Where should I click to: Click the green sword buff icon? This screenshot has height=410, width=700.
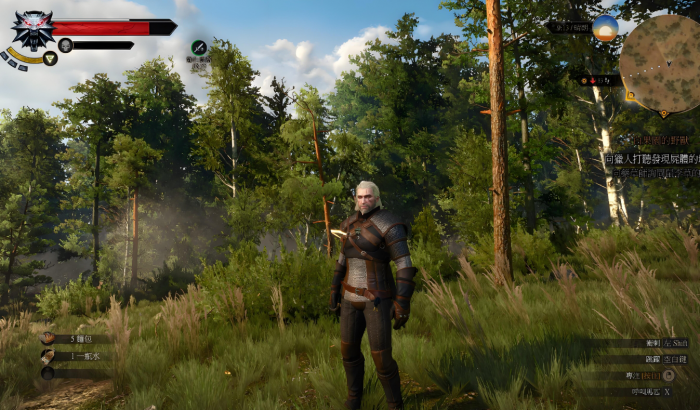tap(199, 47)
